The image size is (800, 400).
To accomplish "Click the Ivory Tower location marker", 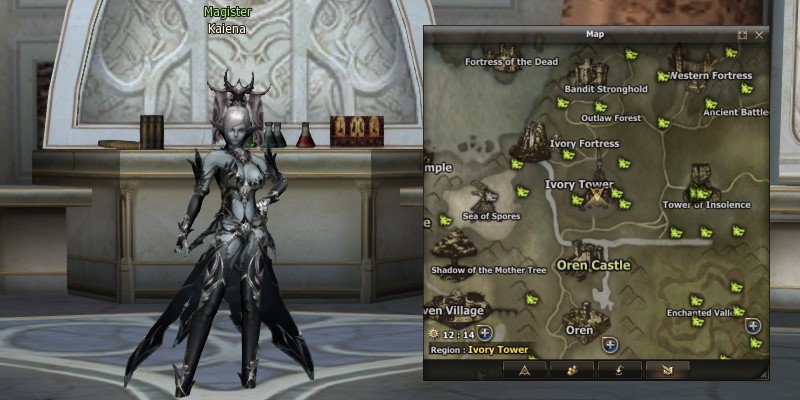I will [598, 196].
